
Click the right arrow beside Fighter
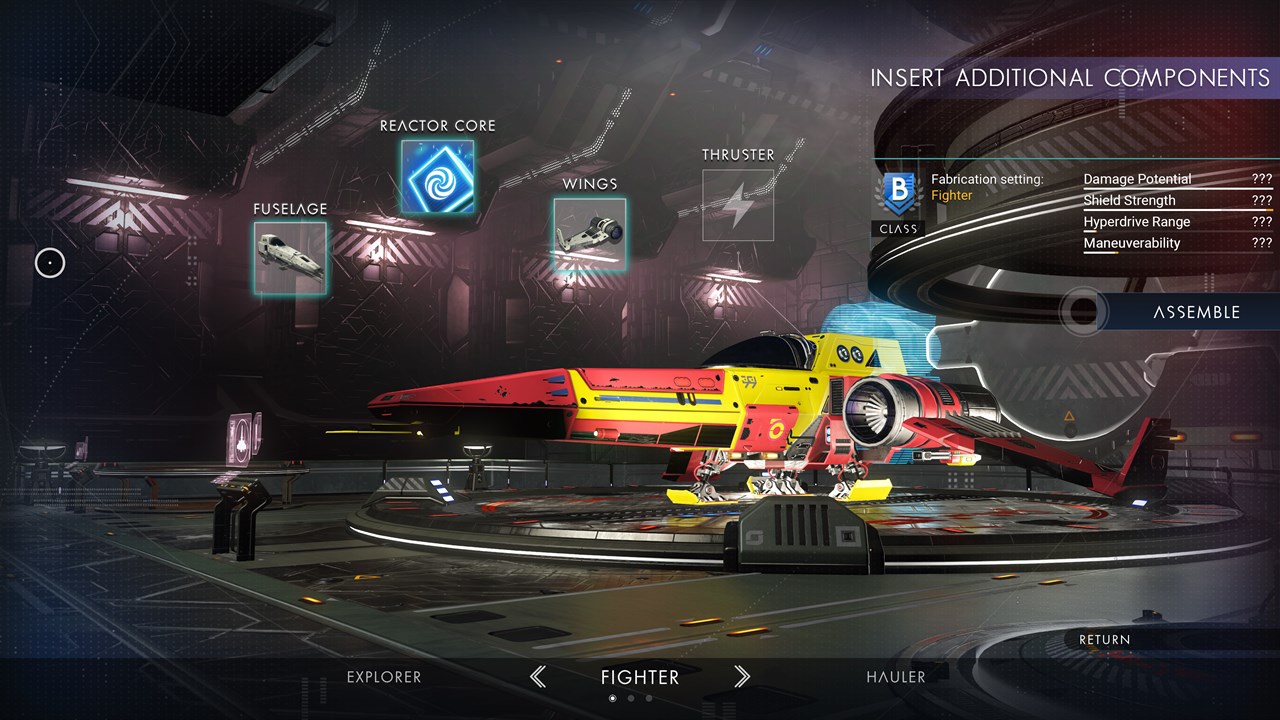click(742, 677)
